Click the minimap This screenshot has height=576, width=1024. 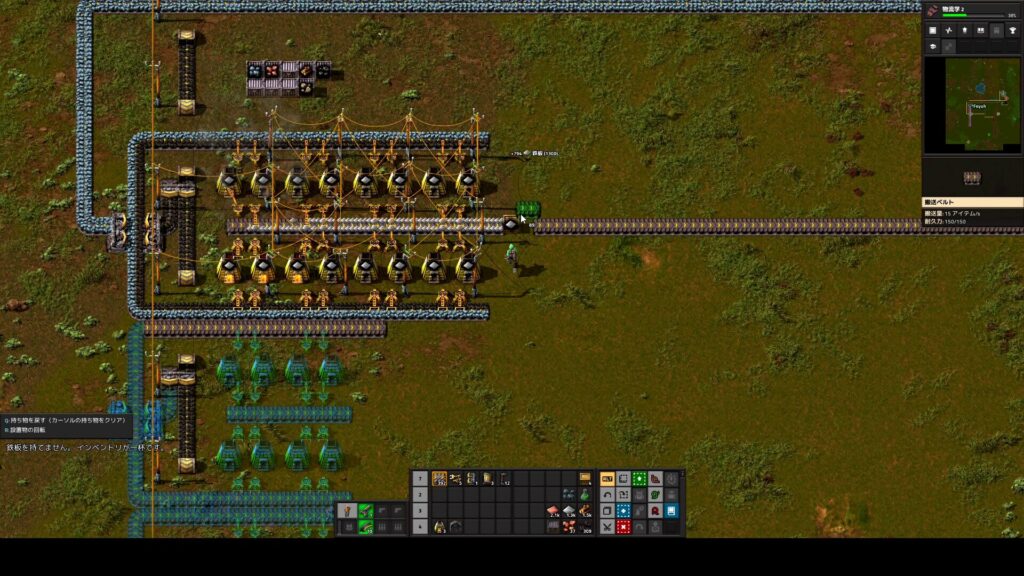point(971,105)
